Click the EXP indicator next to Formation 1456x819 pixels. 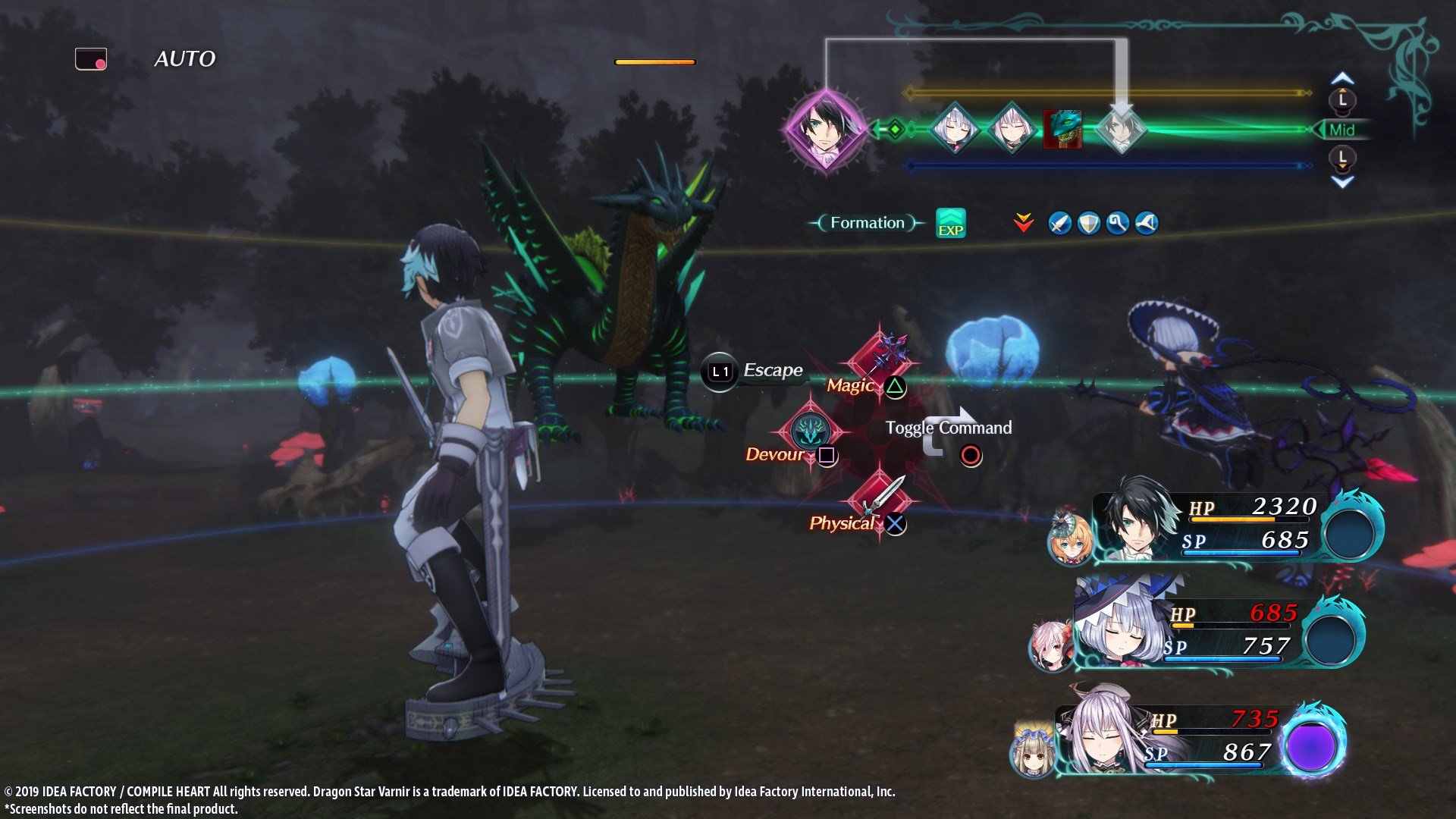point(952,224)
